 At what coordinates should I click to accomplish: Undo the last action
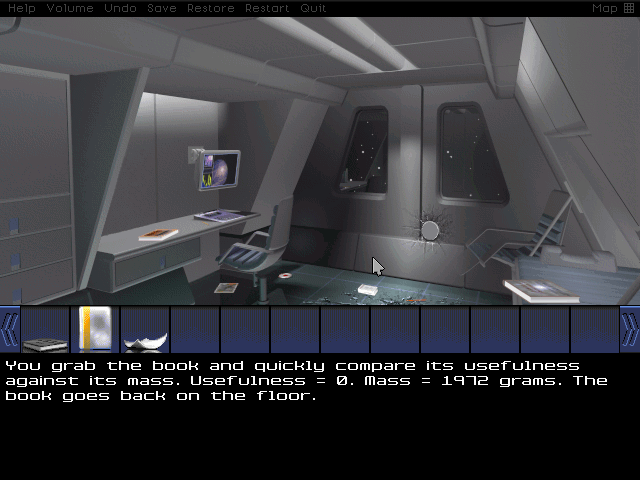point(120,8)
